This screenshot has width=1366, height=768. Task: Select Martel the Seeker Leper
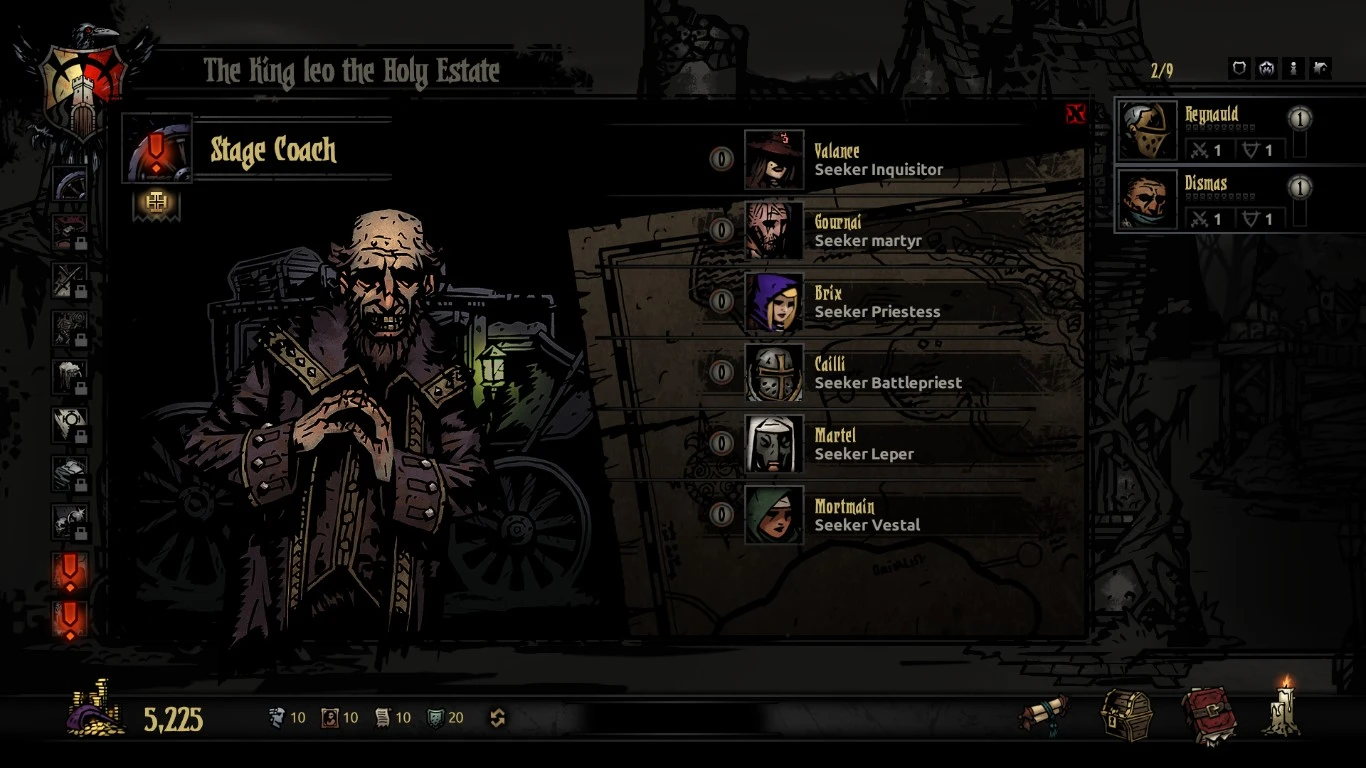tap(774, 444)
